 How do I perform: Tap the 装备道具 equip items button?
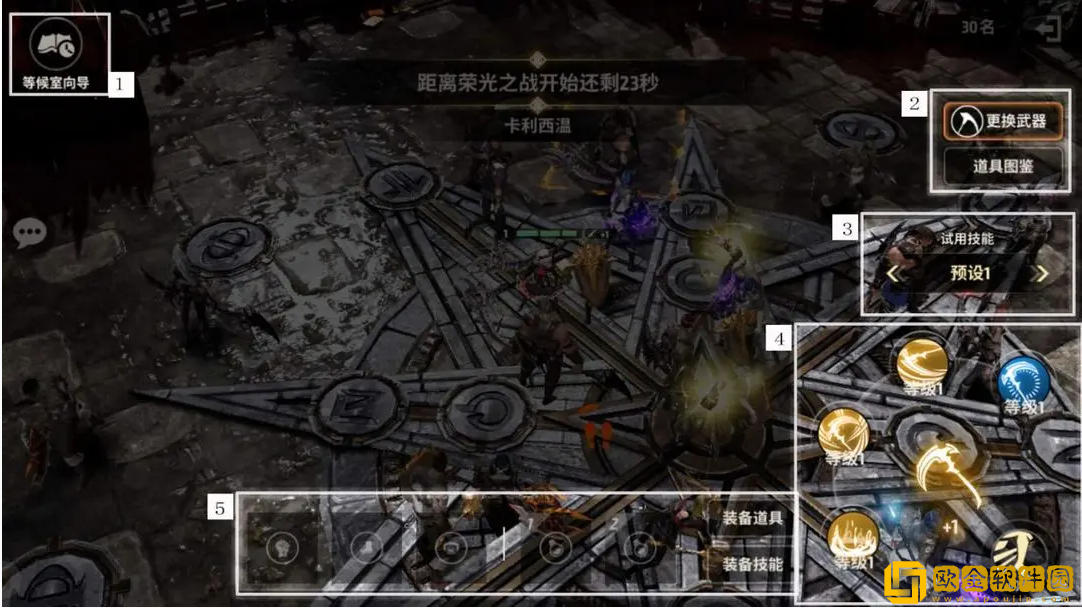click(x=752, y=519)
